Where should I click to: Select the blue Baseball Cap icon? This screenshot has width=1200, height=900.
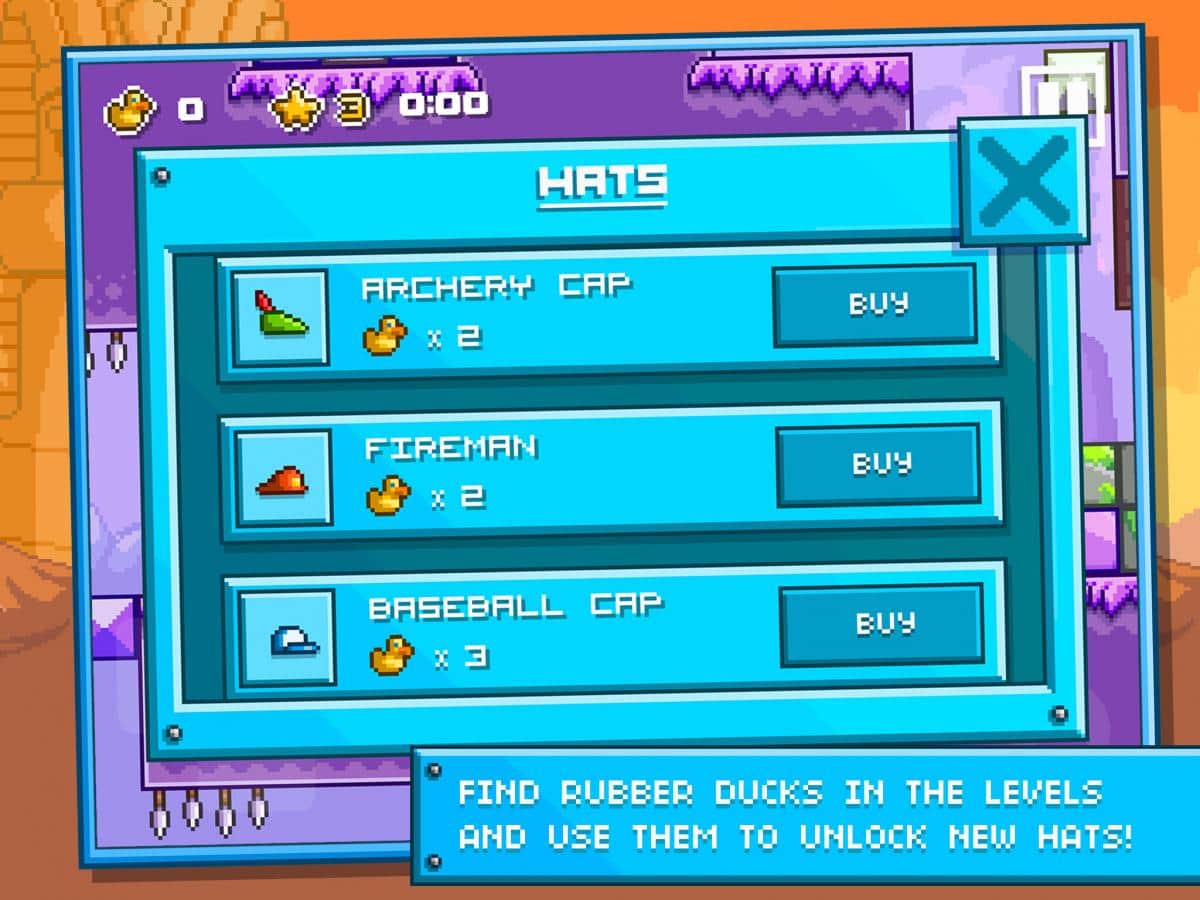click(x=288, y=637)
